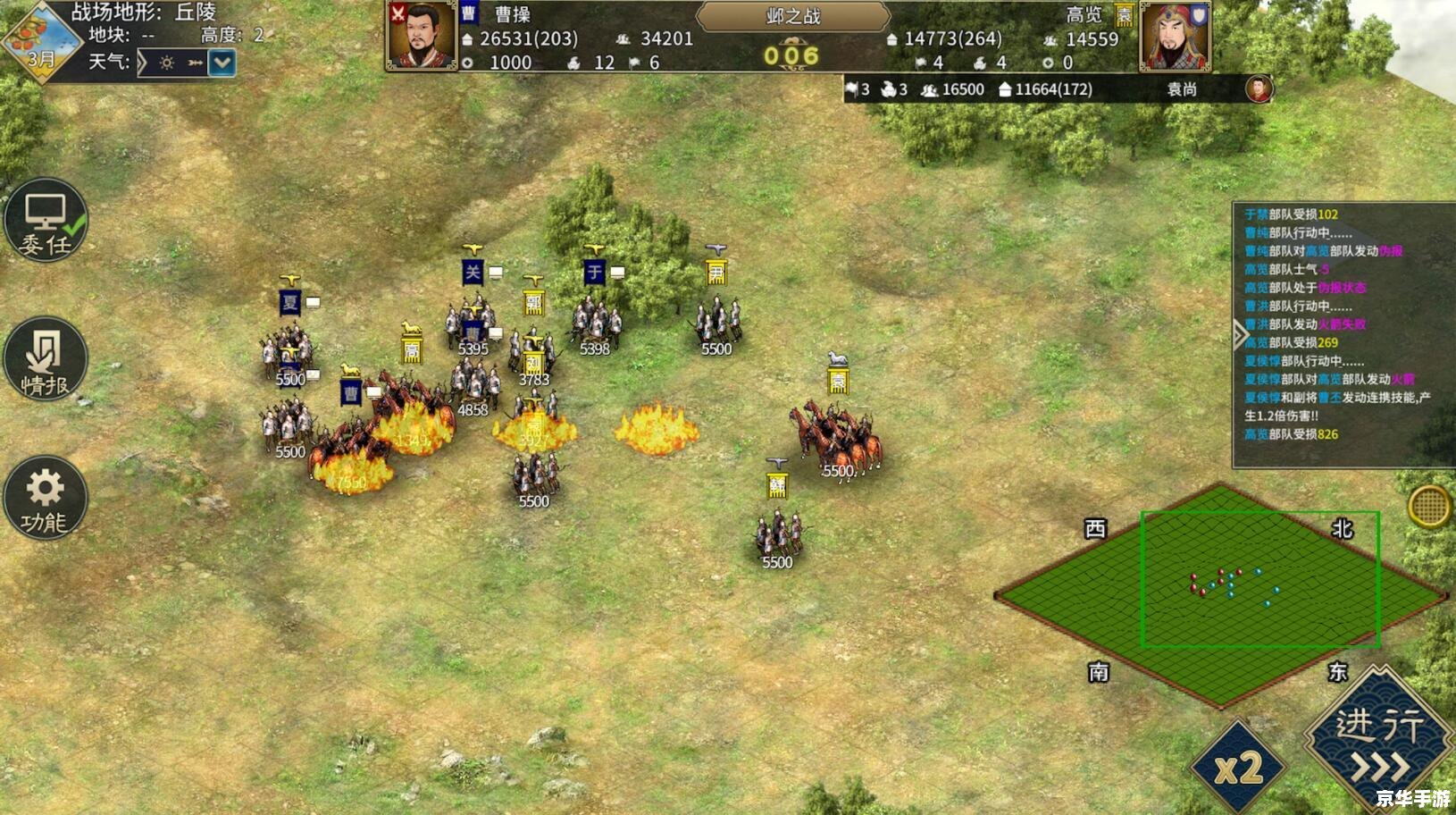Select Cao Cao's commander portrait

click(421, 36)
